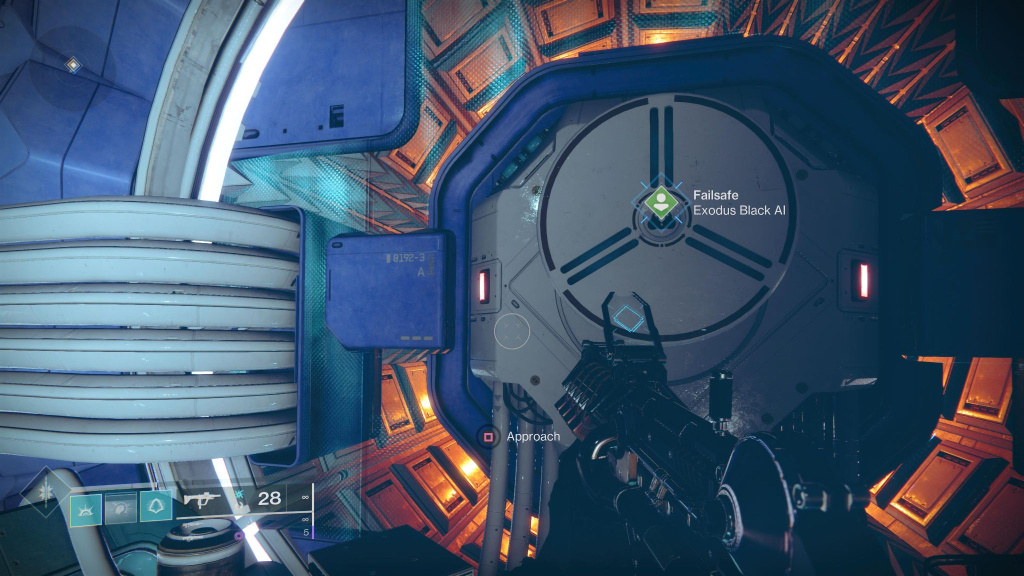This screenshot has height=576, width=1024.
Task: Choose the diamond objective waypoint marker
Action: point(627,319)
